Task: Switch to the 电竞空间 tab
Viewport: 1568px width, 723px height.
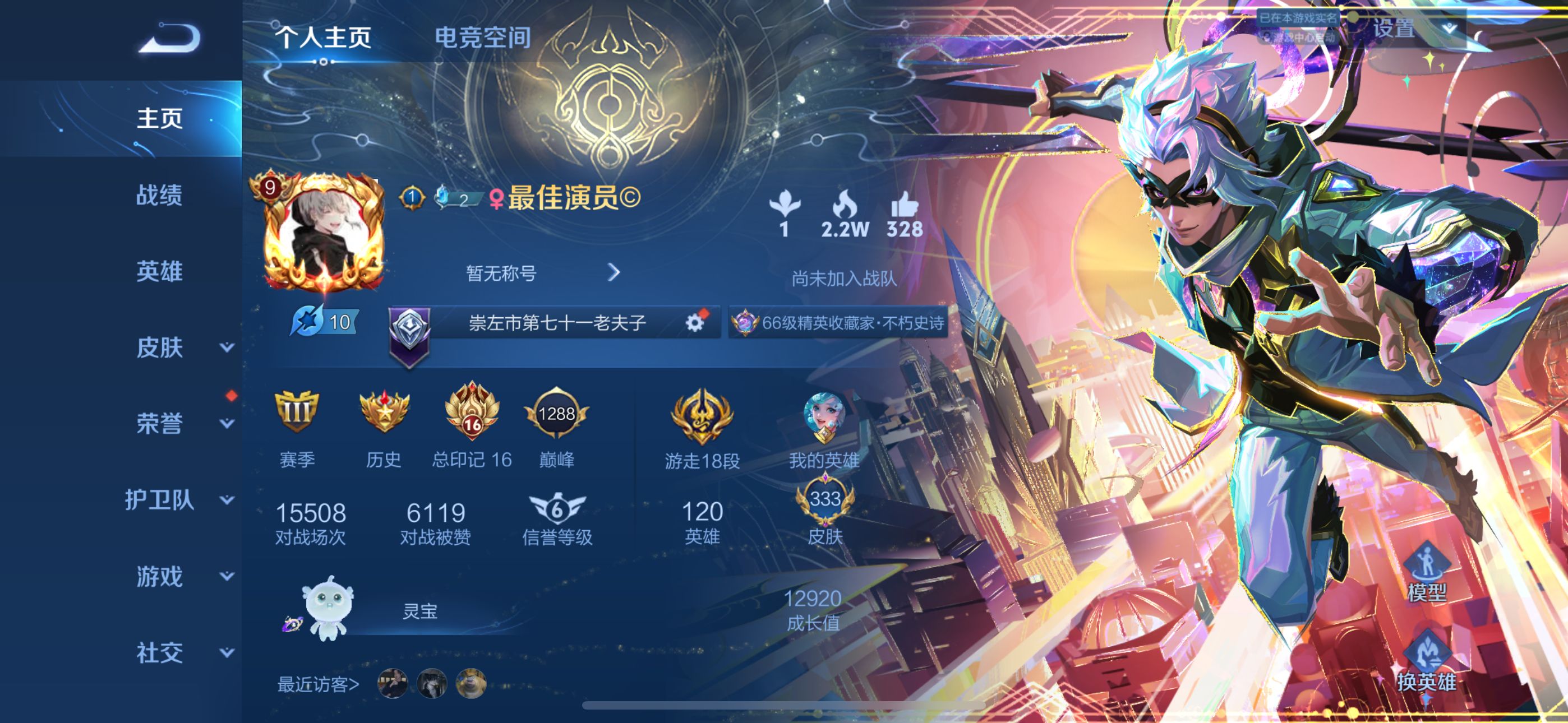Action: (482, 38)
